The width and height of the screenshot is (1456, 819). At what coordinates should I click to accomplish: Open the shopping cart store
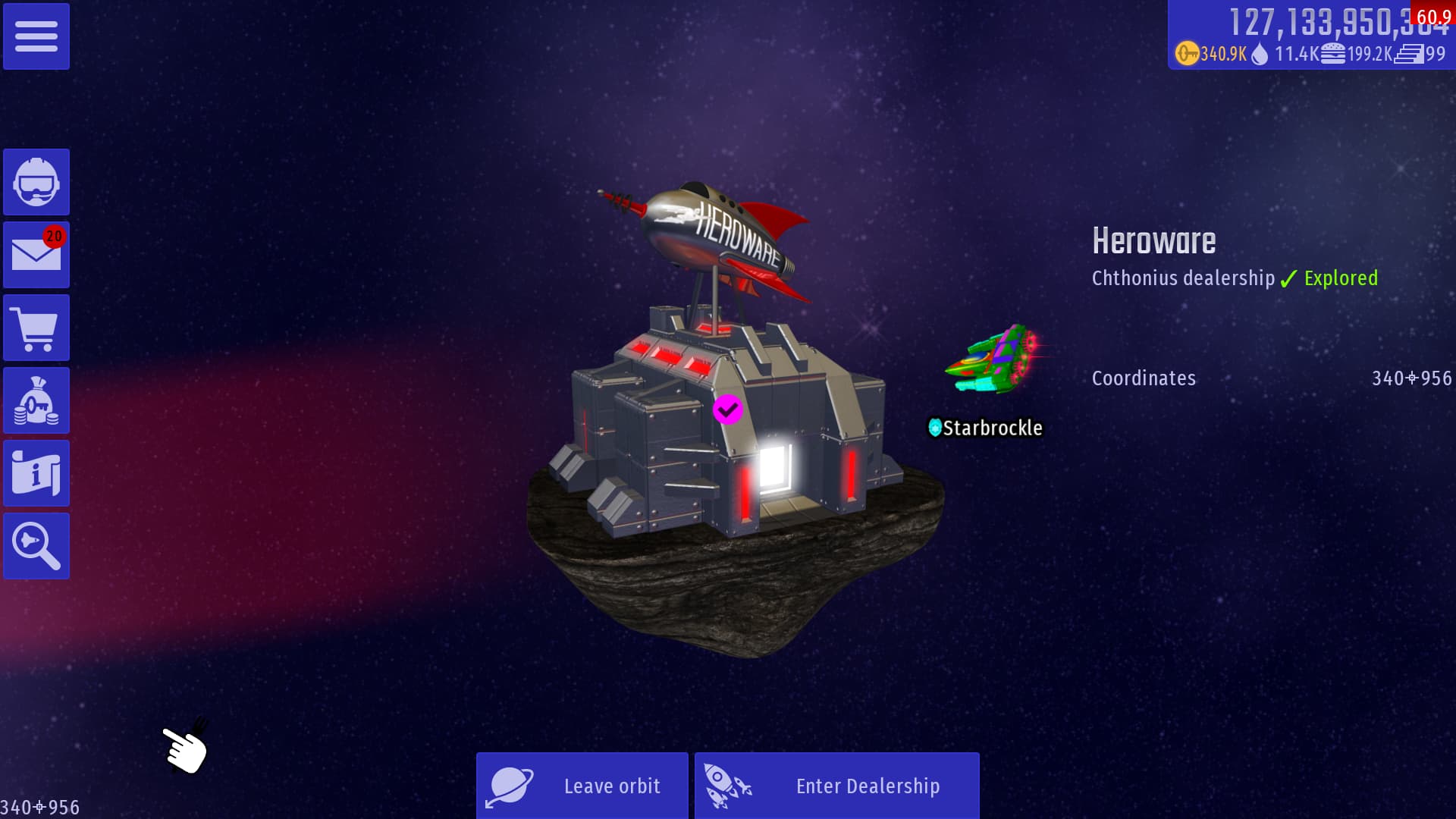(x=36, y=328)
